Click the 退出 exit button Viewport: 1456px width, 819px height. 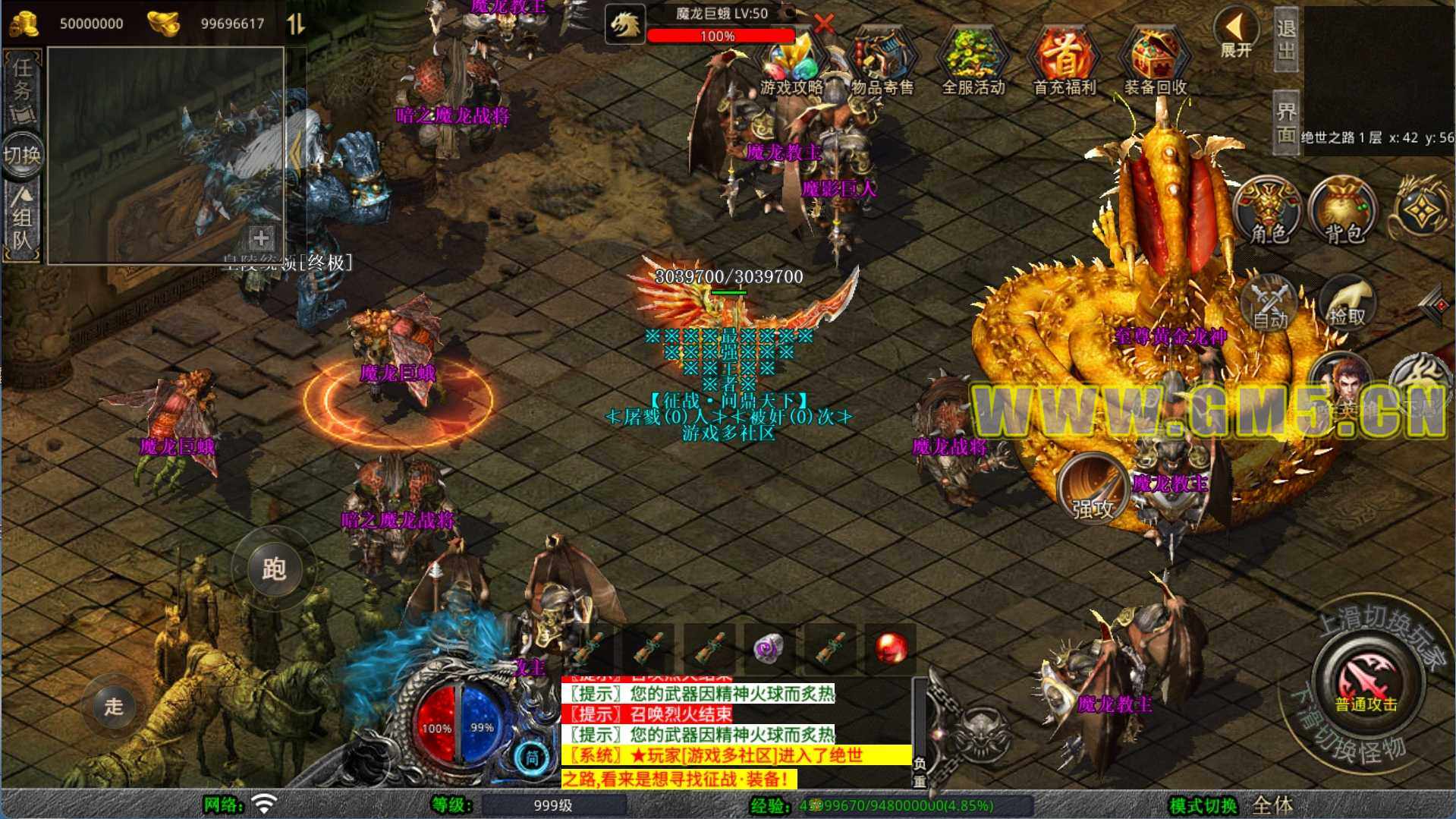point(1286,39)
